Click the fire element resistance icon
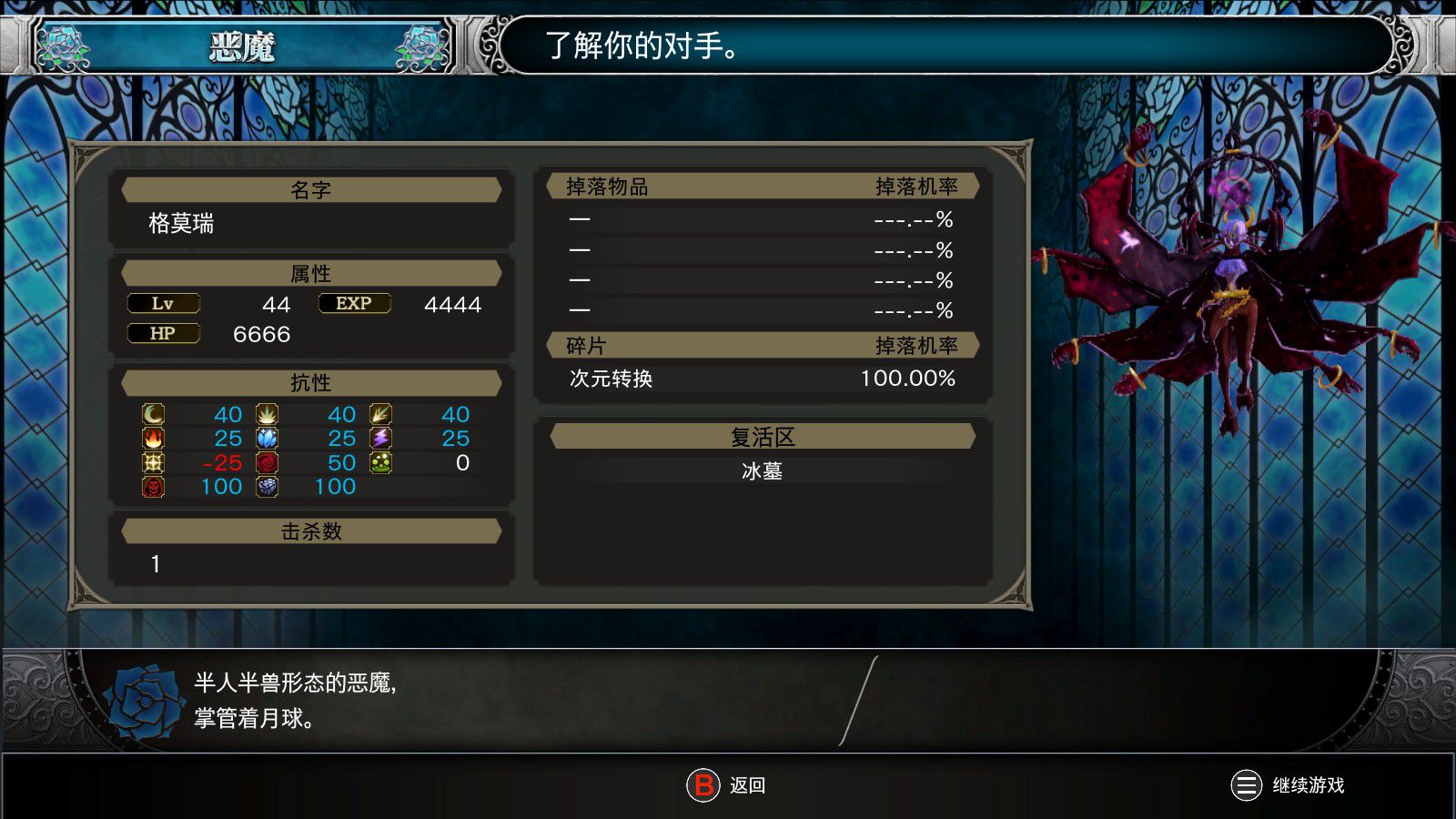This screenshot has height=819, width=1456. (153, 438)
